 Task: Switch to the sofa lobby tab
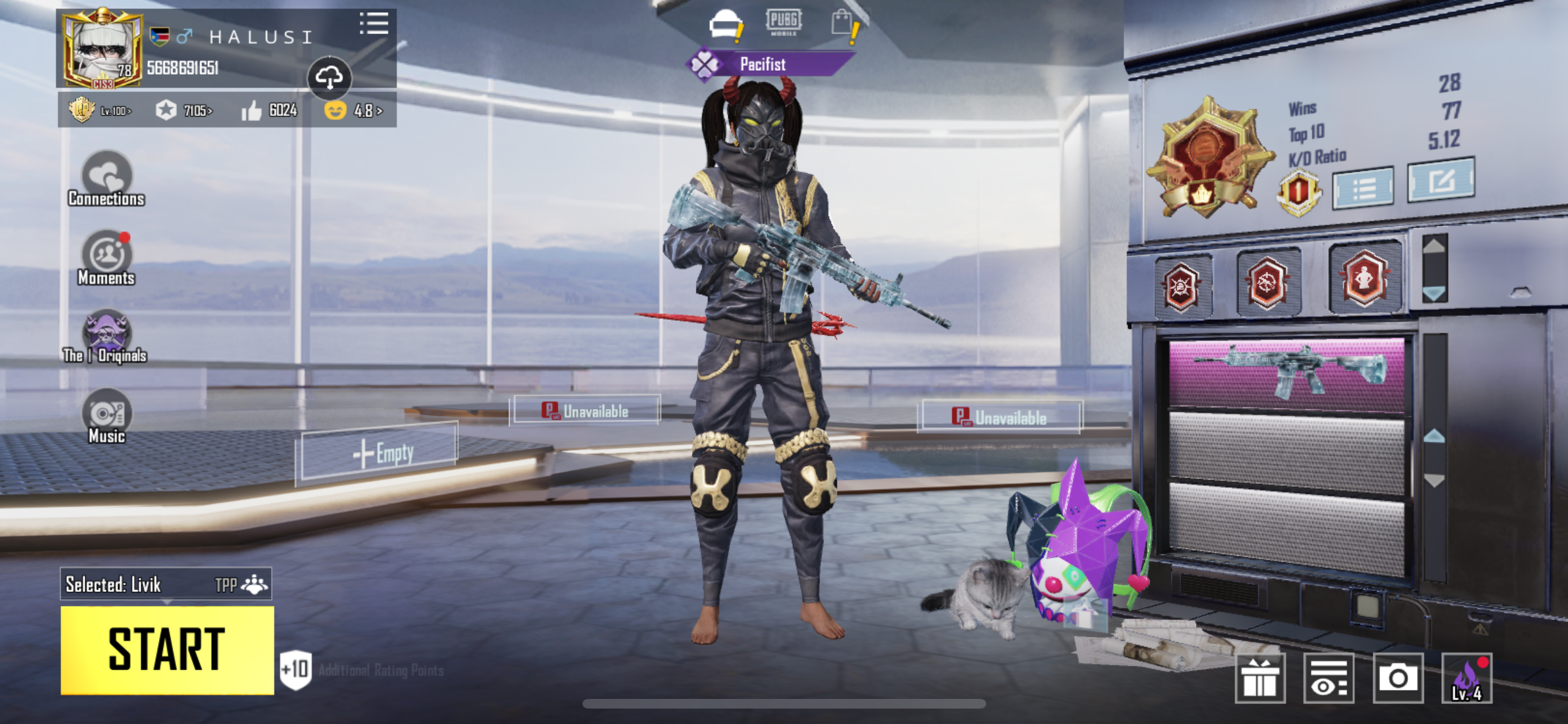click(726, 25)
